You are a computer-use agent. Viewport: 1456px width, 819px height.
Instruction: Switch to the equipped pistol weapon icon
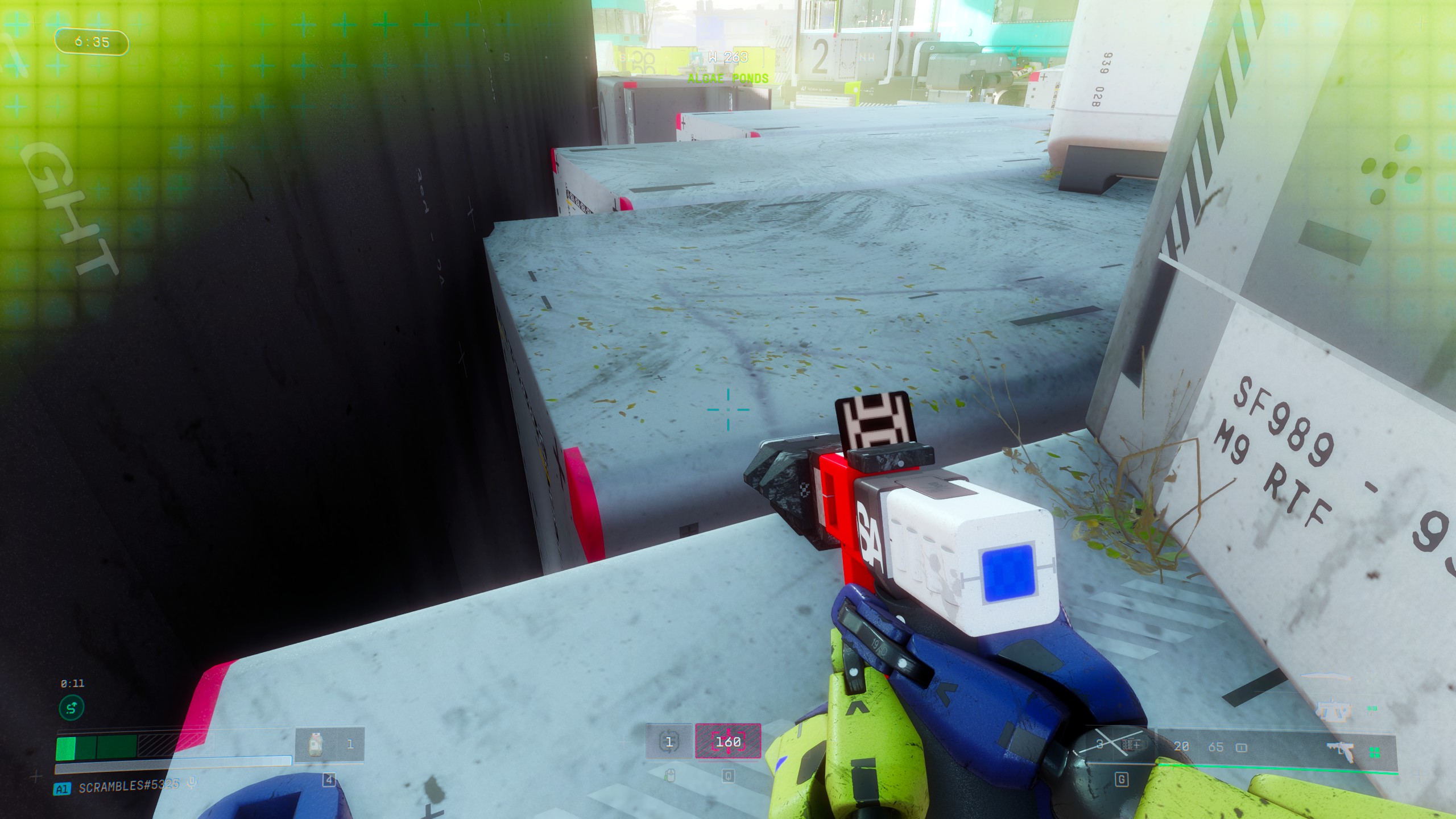pyautogui.click(x=1345, y=751)
